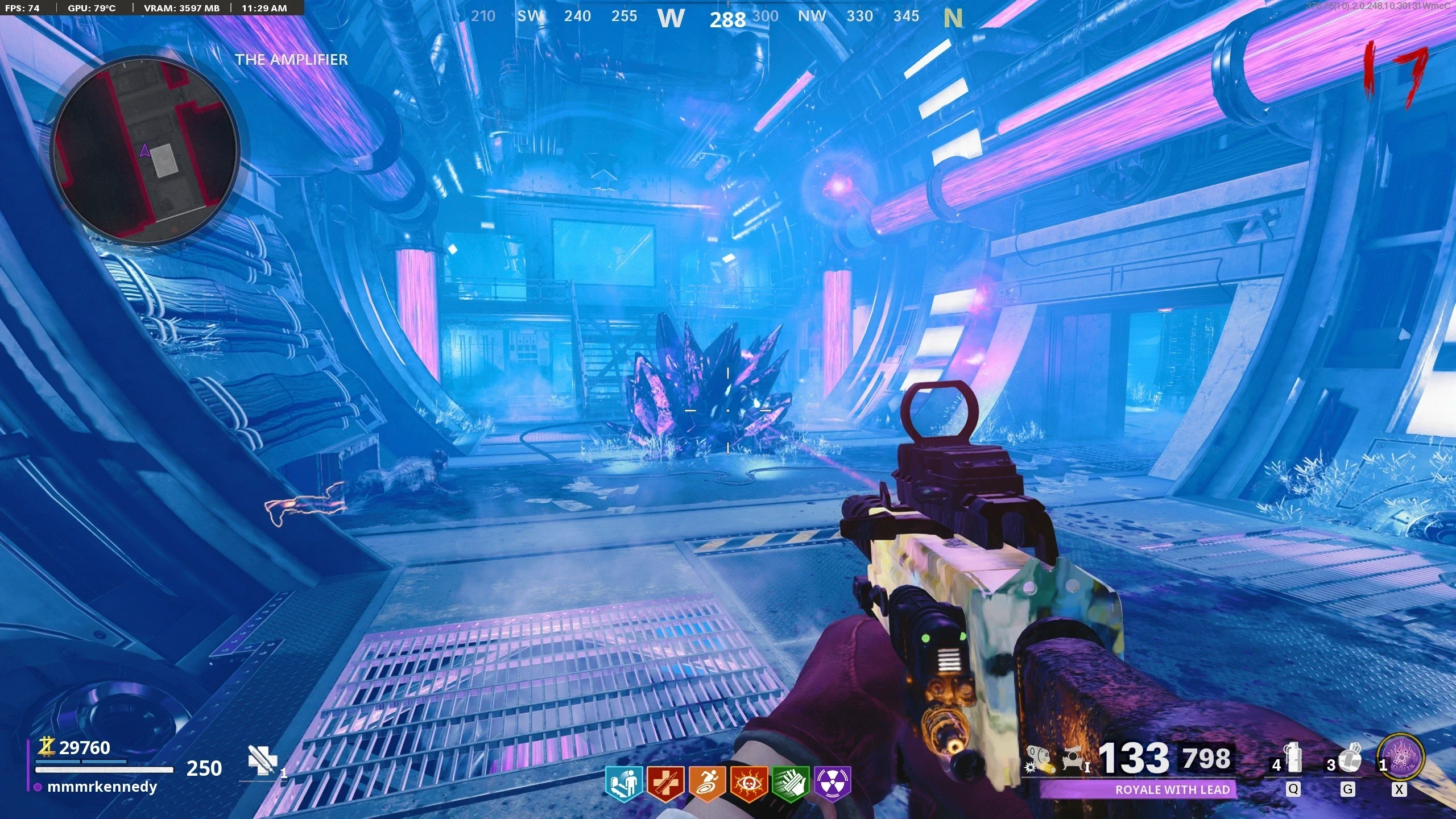Click the mmmrkennedy player name

pos(102,787)
